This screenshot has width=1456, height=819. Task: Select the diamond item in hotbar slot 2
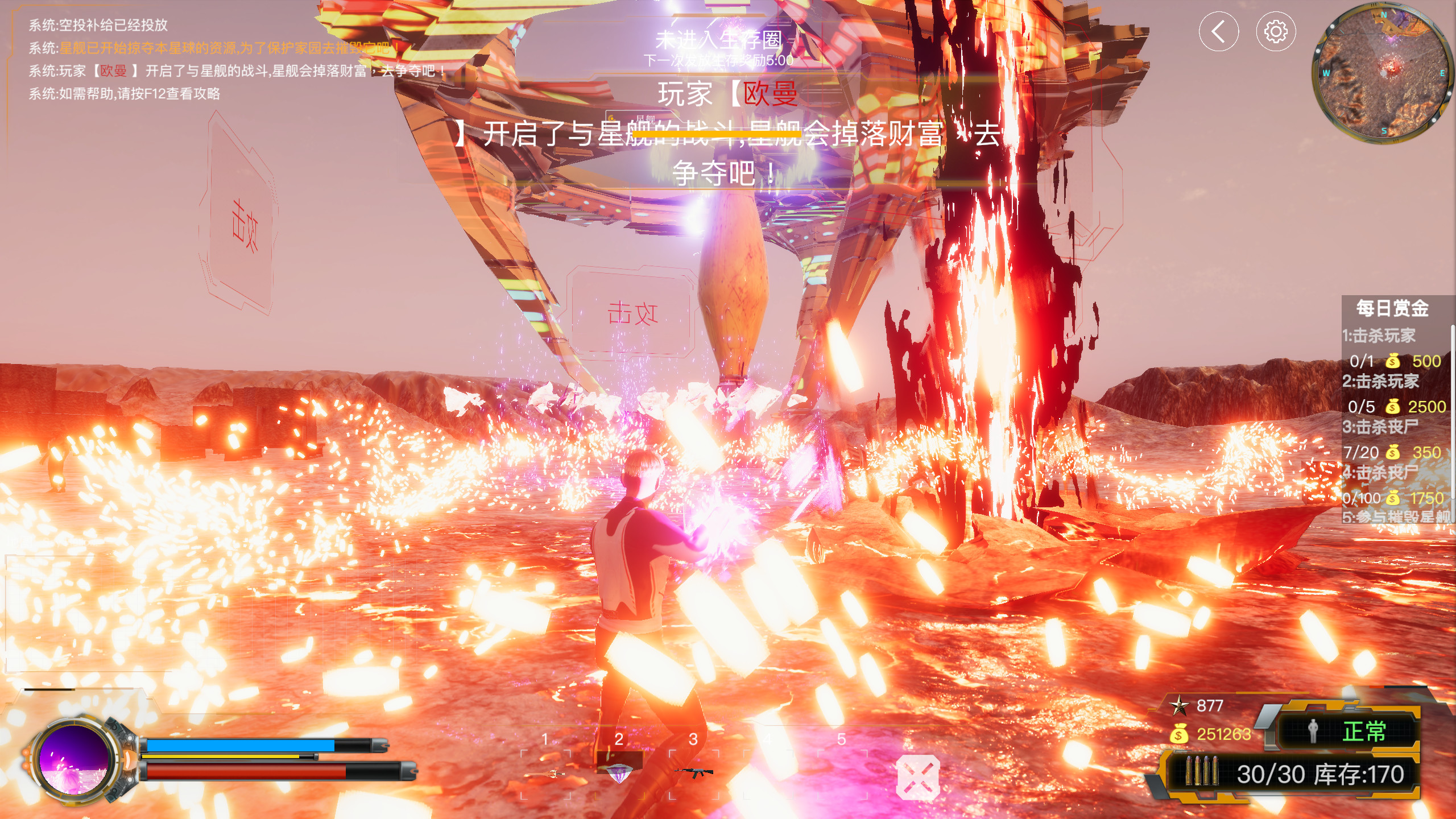click(x=621, y=772)
